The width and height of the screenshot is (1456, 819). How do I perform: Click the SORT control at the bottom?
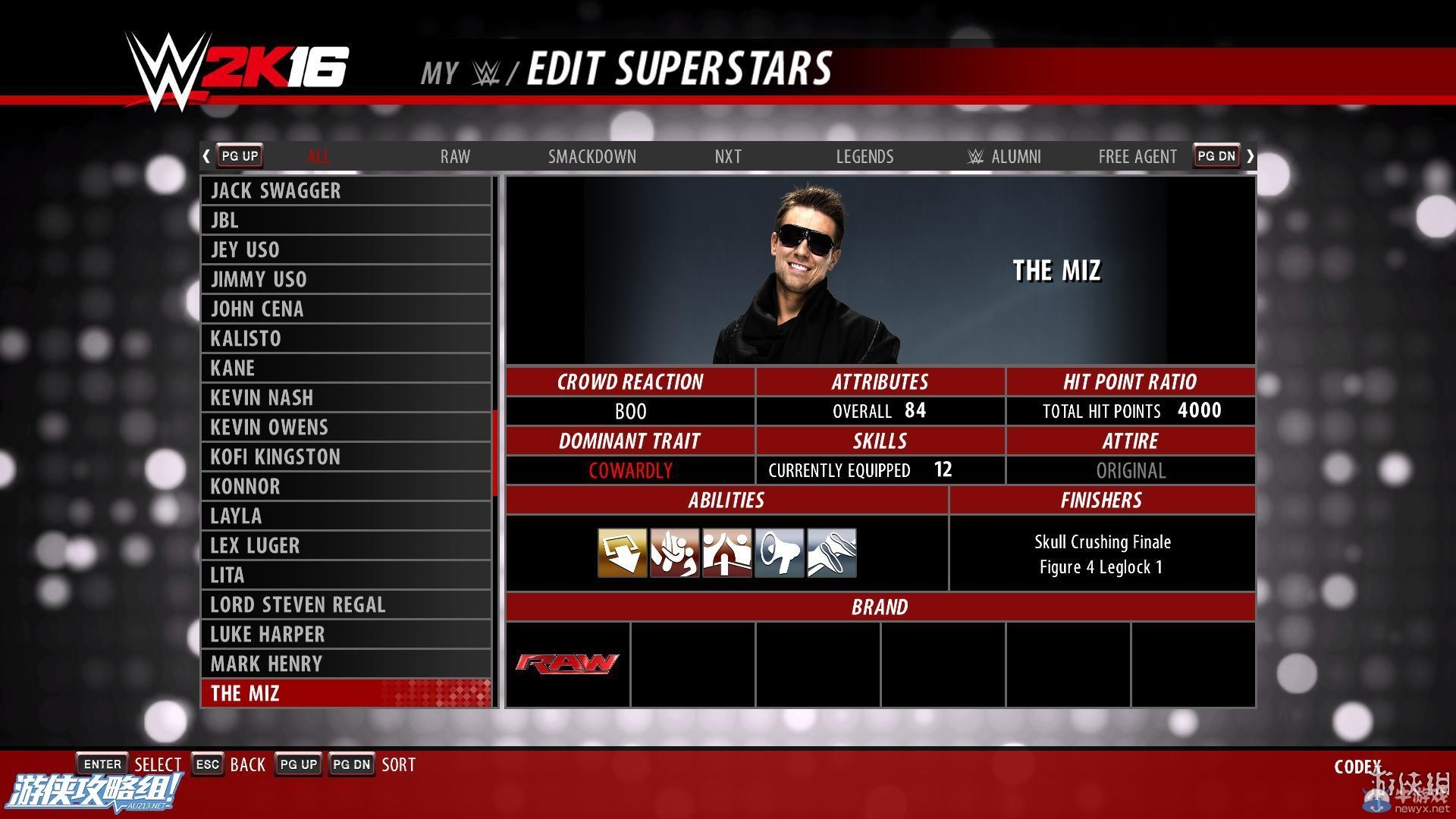398,764
